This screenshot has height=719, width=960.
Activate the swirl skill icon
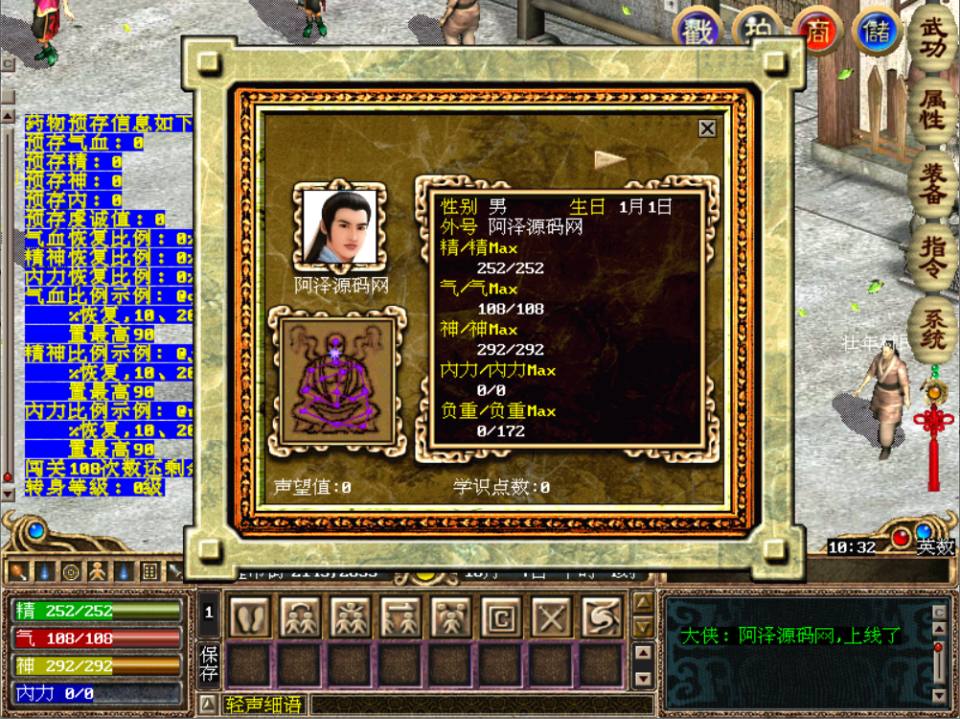(x=600, y=618)
